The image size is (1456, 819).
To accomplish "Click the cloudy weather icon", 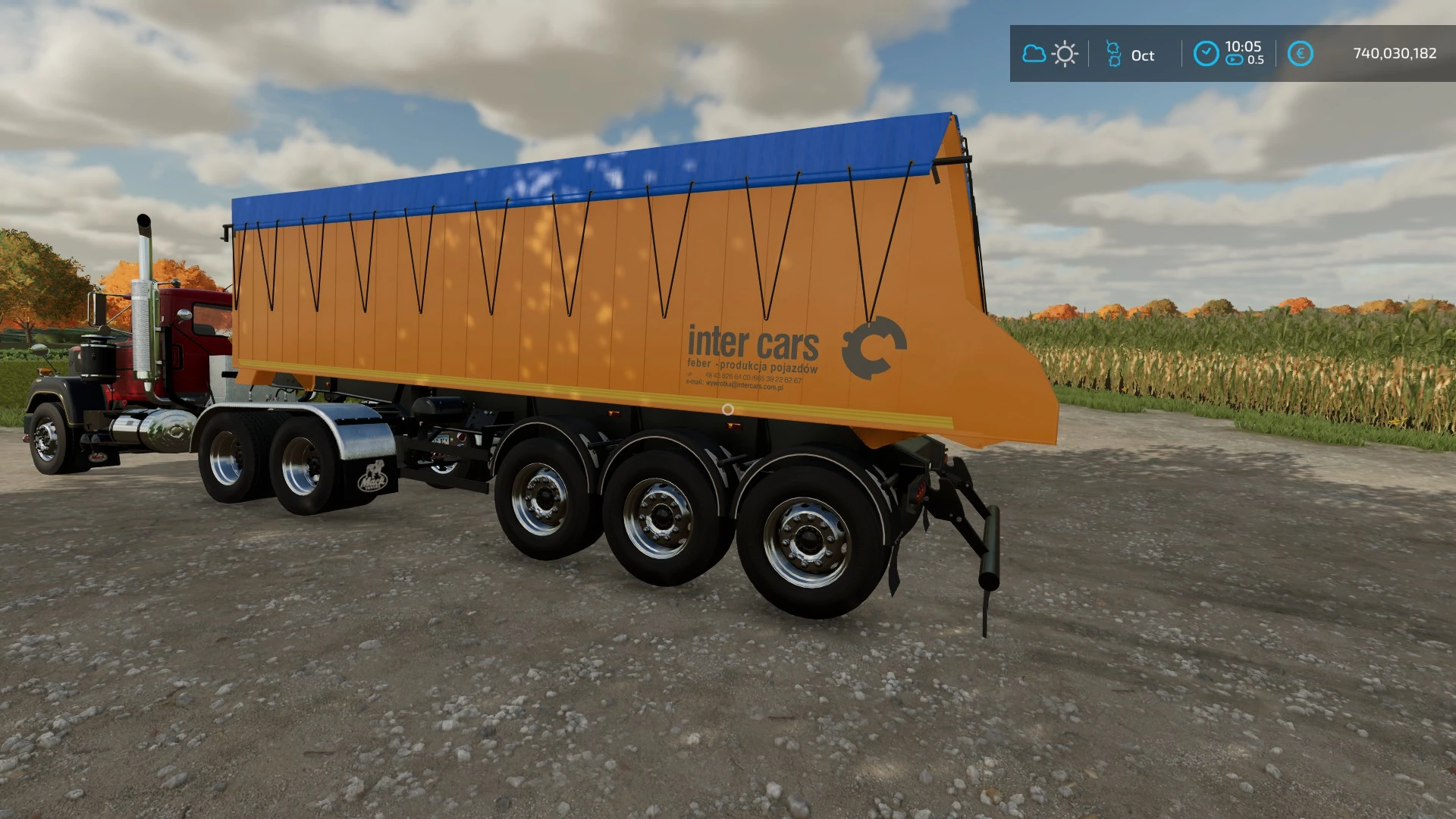I will point(1034,54).
